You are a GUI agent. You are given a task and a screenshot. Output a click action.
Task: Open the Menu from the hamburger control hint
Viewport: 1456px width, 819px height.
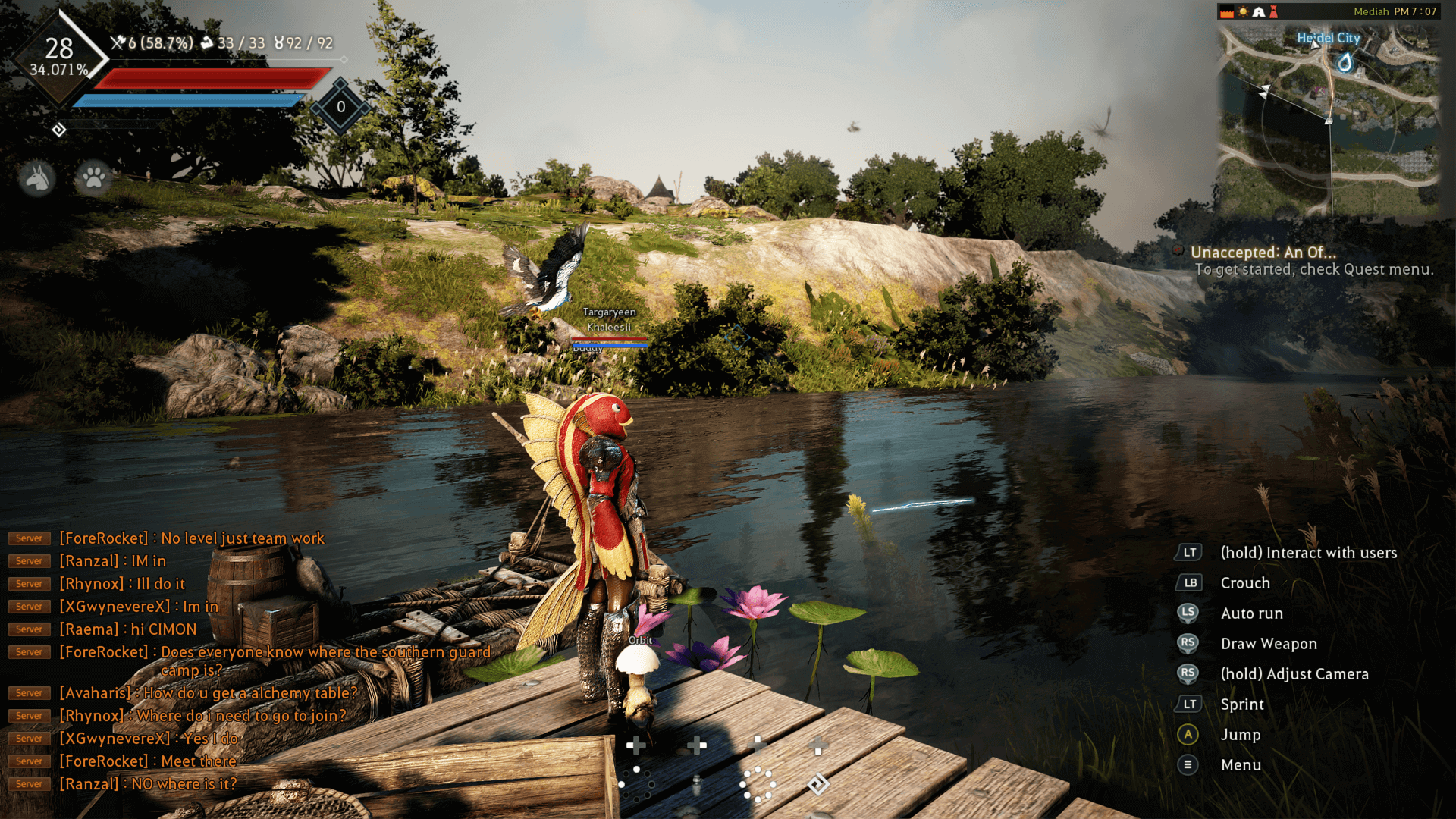[1189, 764]
